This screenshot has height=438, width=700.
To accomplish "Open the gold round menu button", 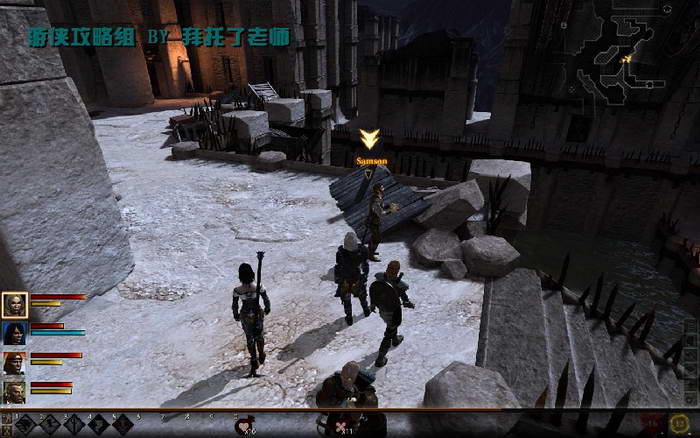I will [681, 423].
